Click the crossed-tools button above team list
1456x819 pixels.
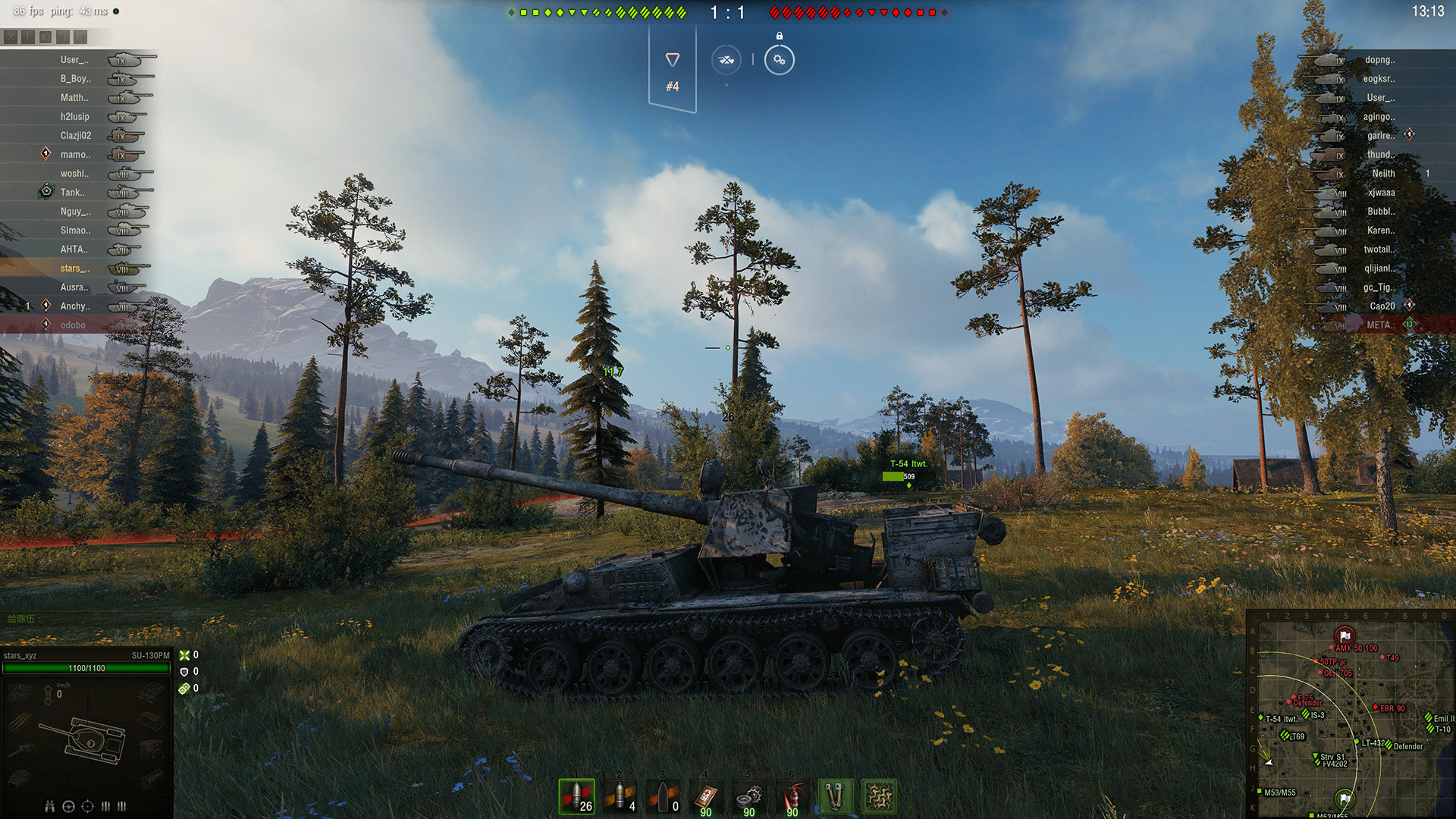tap(11, 36)
